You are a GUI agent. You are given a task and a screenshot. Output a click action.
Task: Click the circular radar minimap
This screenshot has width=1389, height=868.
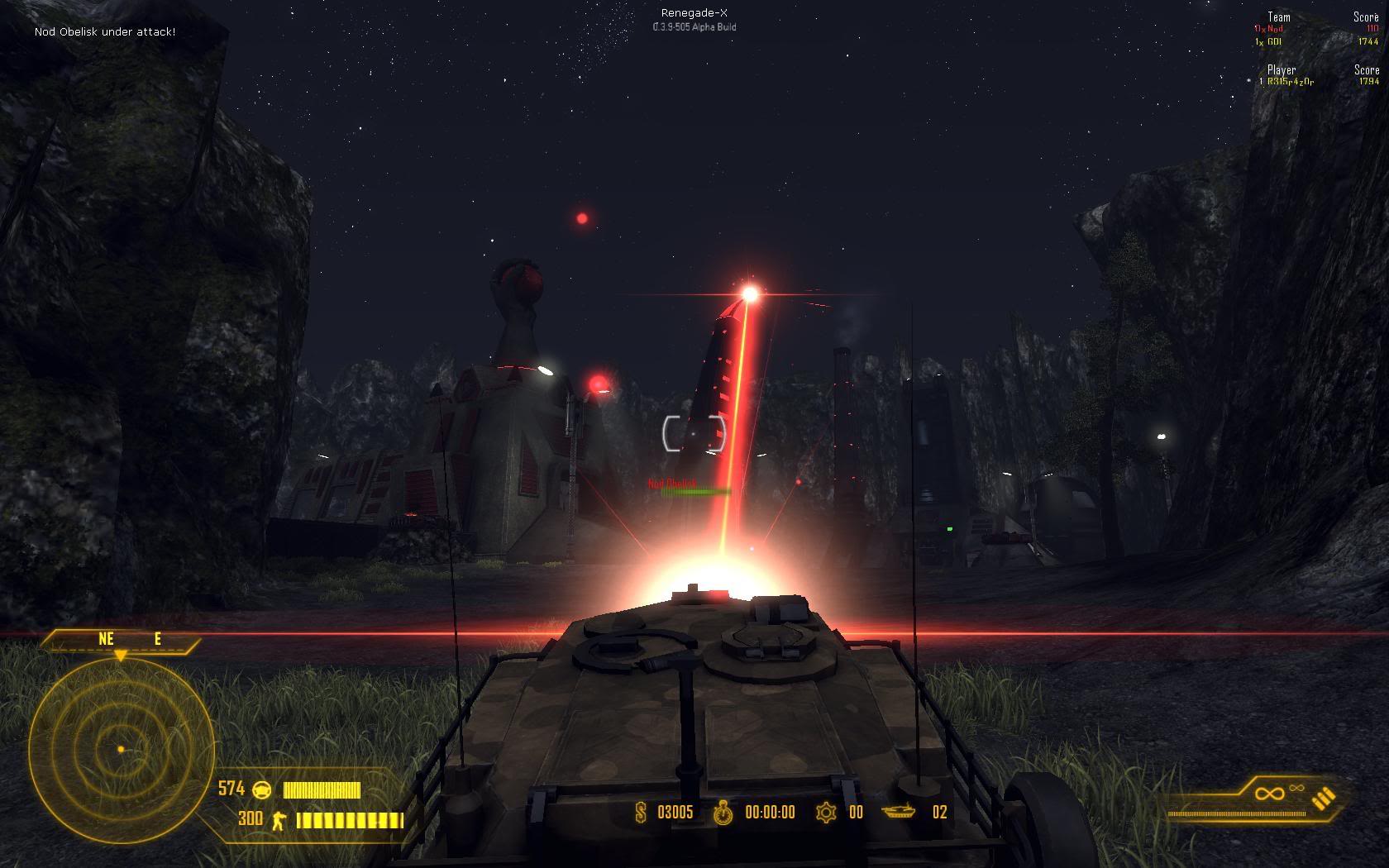click(122, 748)
